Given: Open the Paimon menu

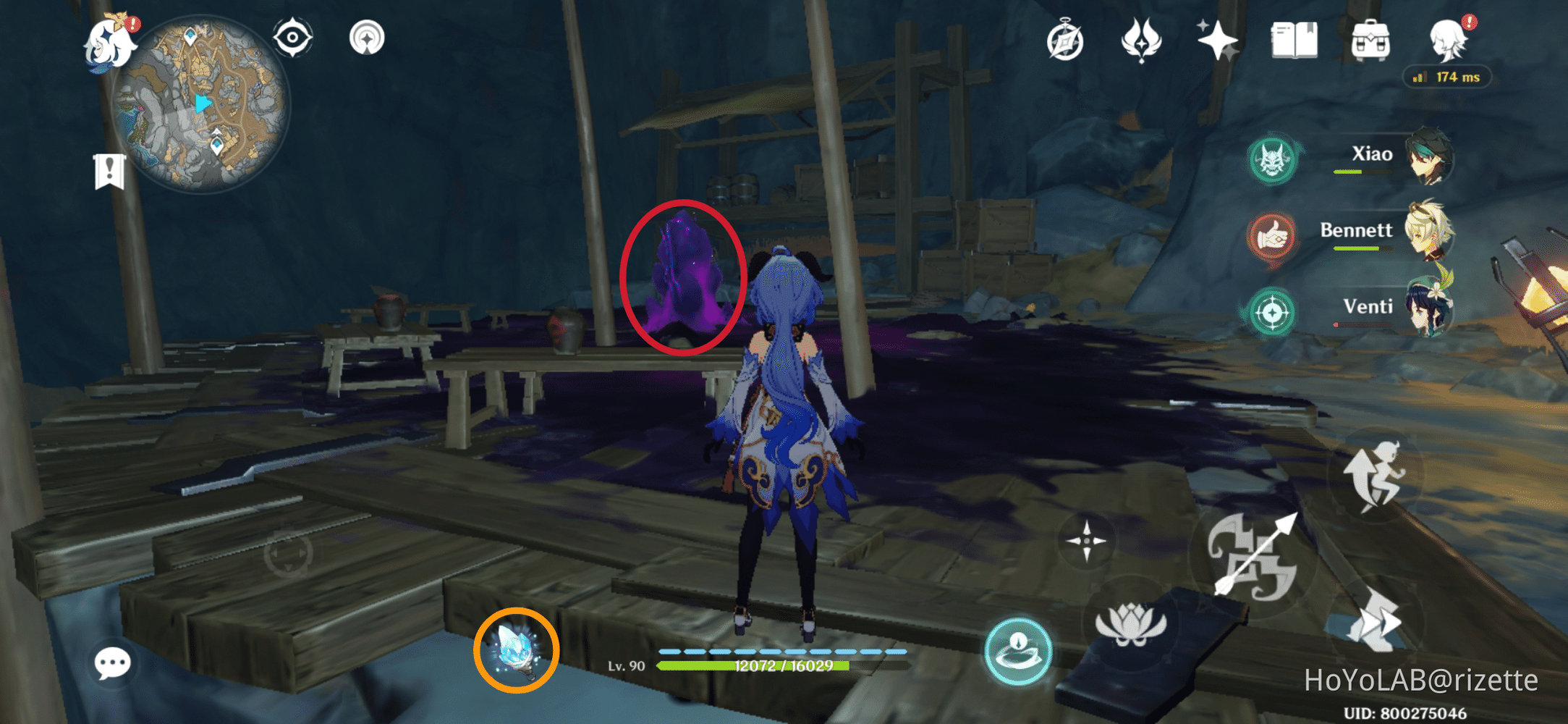Looking at the screenshot, I should pos(109,43).
